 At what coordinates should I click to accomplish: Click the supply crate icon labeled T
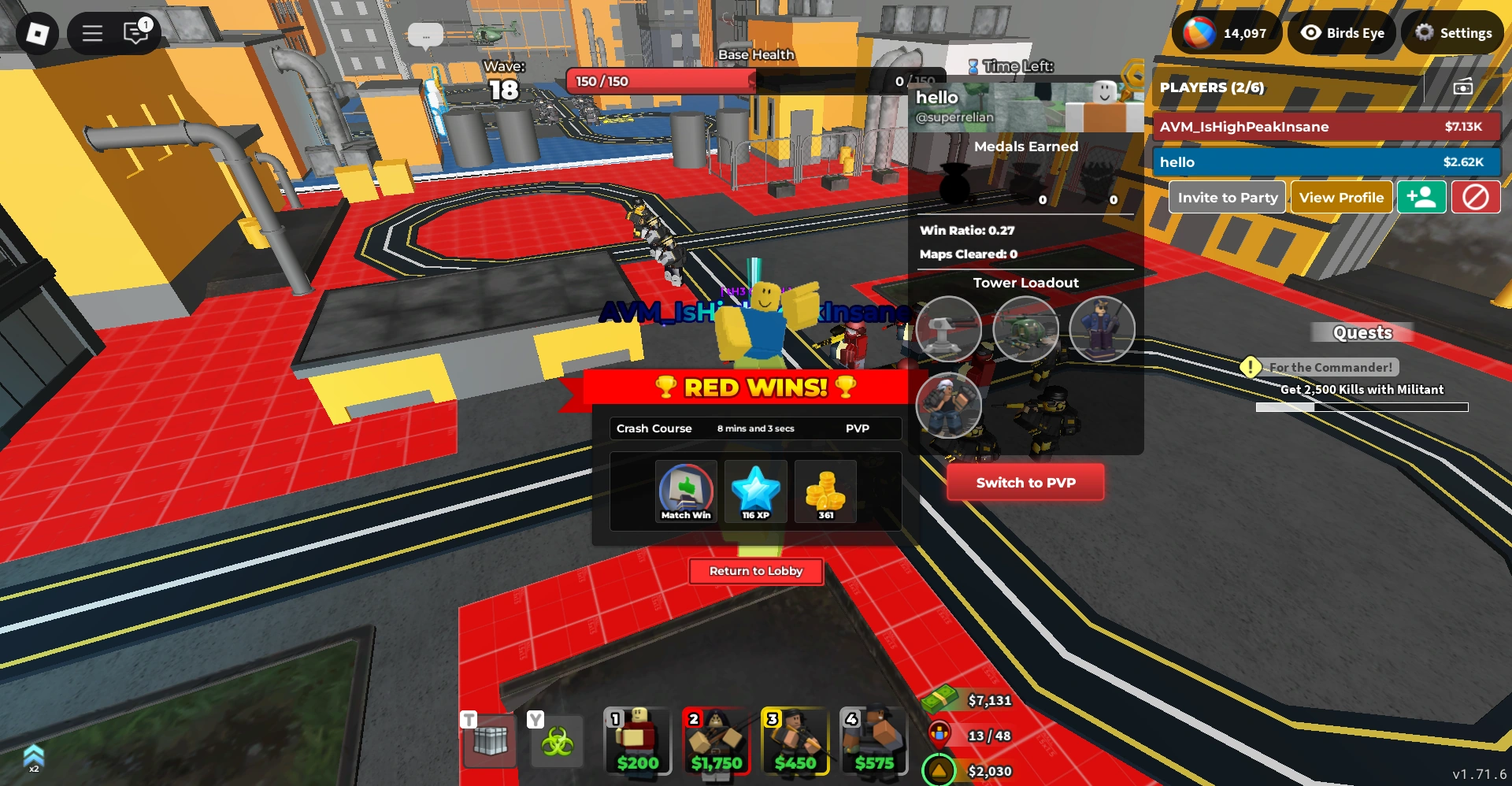pyautogui.click(x=488, y=740)
